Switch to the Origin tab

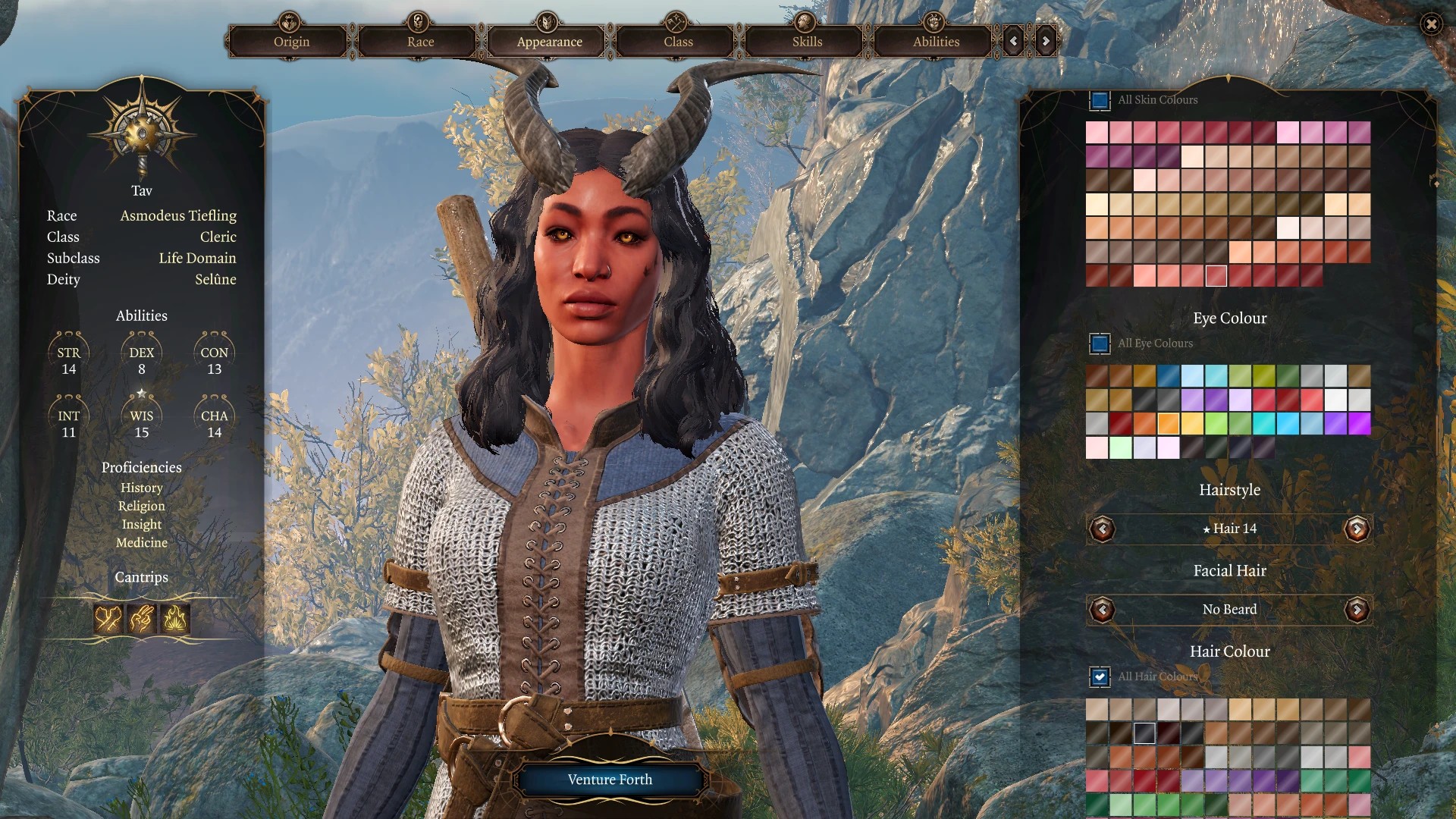coord(291,42)
